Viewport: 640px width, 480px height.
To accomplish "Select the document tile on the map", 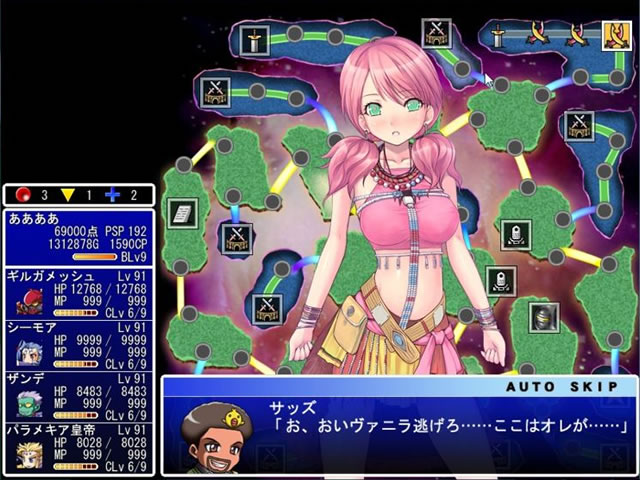I will [x=182, y=212].
